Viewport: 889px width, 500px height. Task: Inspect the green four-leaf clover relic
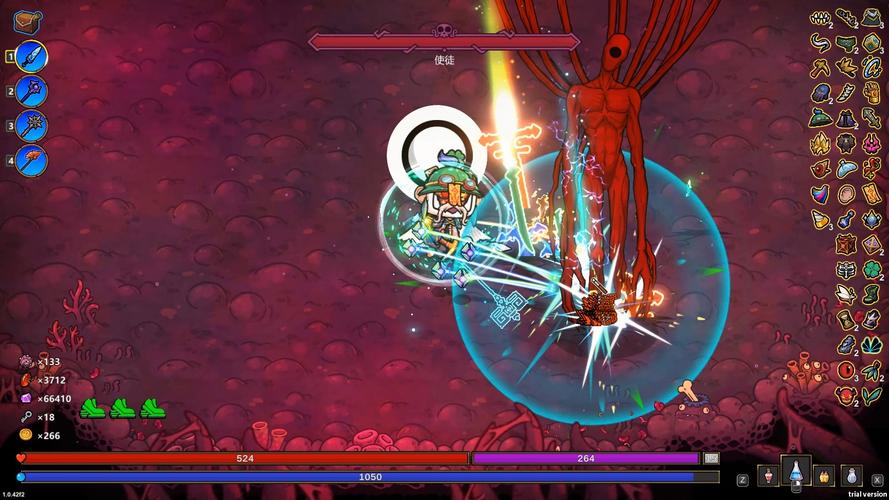872,270
